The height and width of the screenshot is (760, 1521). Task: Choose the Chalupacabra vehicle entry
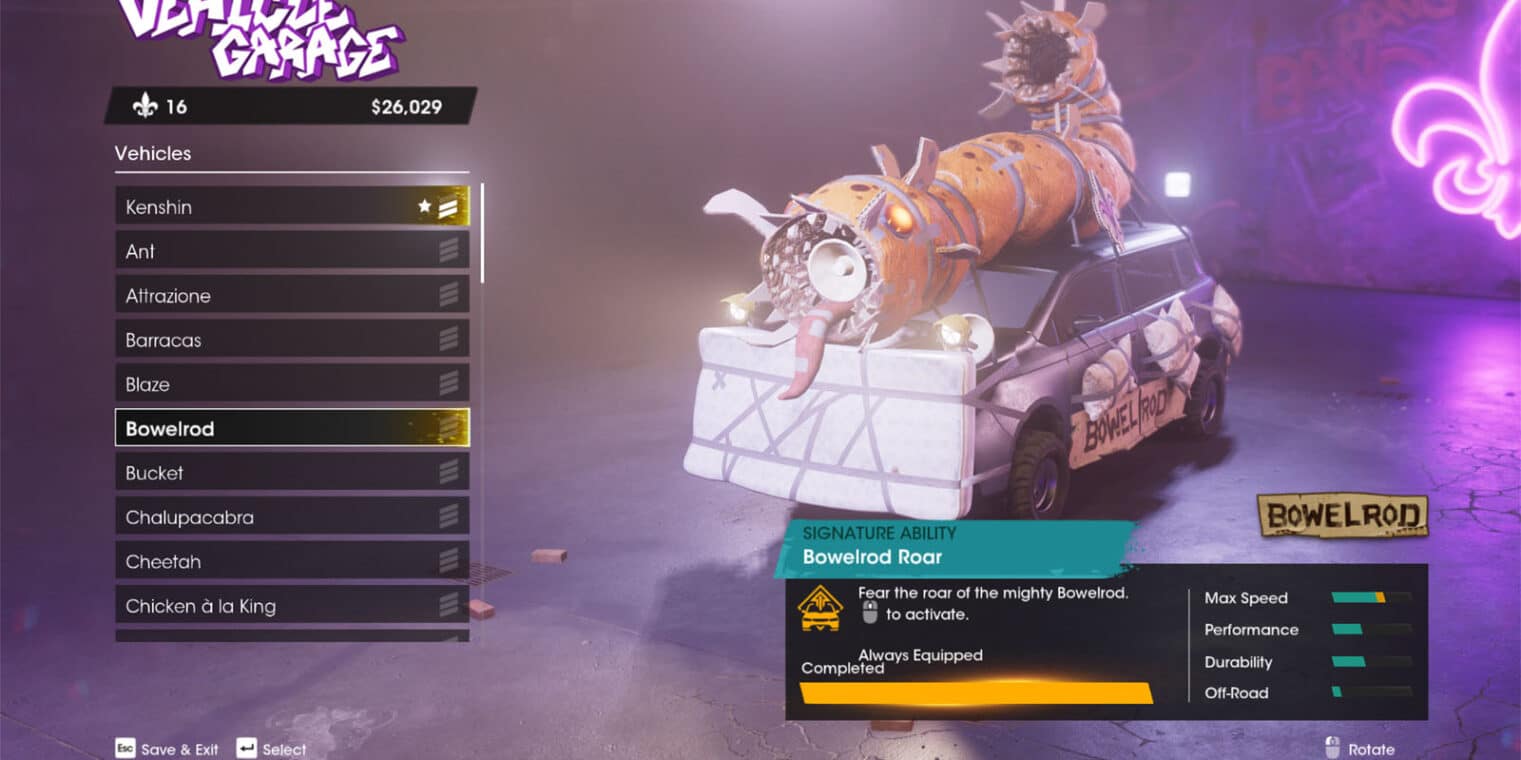coord(291,517)
